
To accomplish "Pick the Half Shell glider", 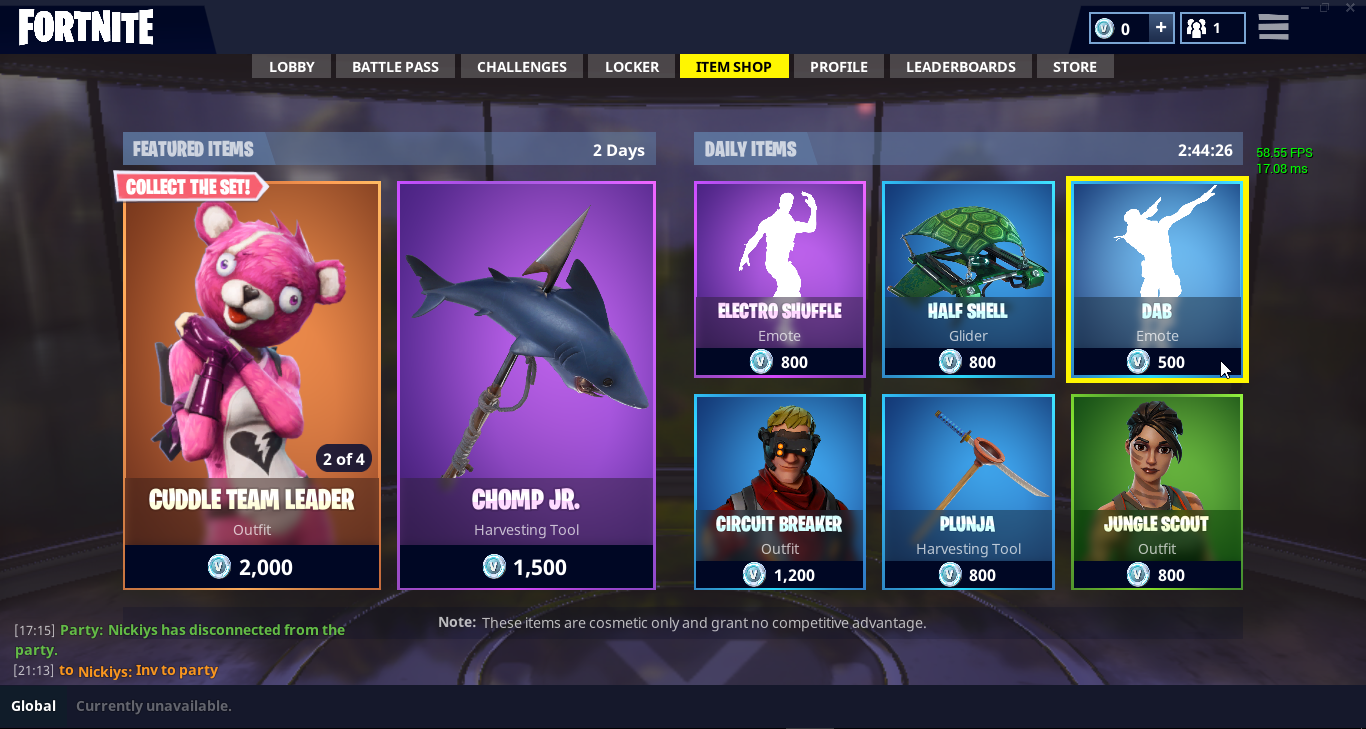I will [x=968, y=279].
